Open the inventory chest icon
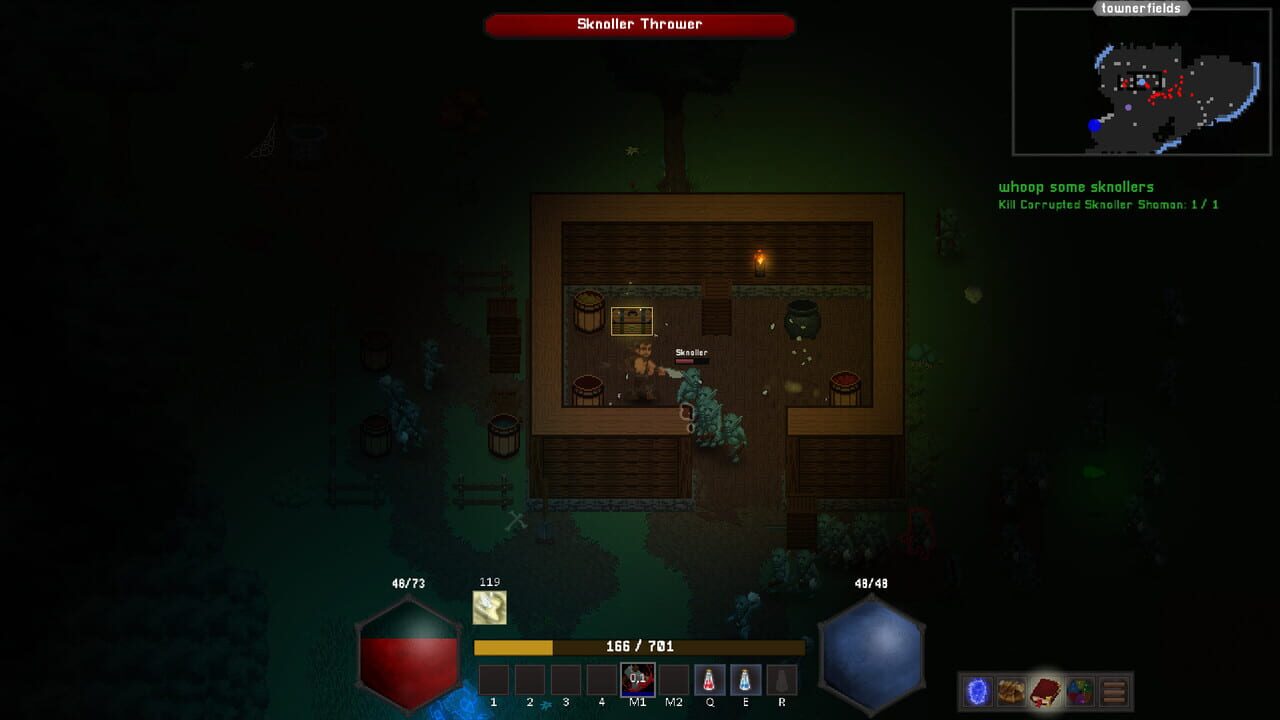Viewport: 1280px width, 720px height. click(1011, 690)
